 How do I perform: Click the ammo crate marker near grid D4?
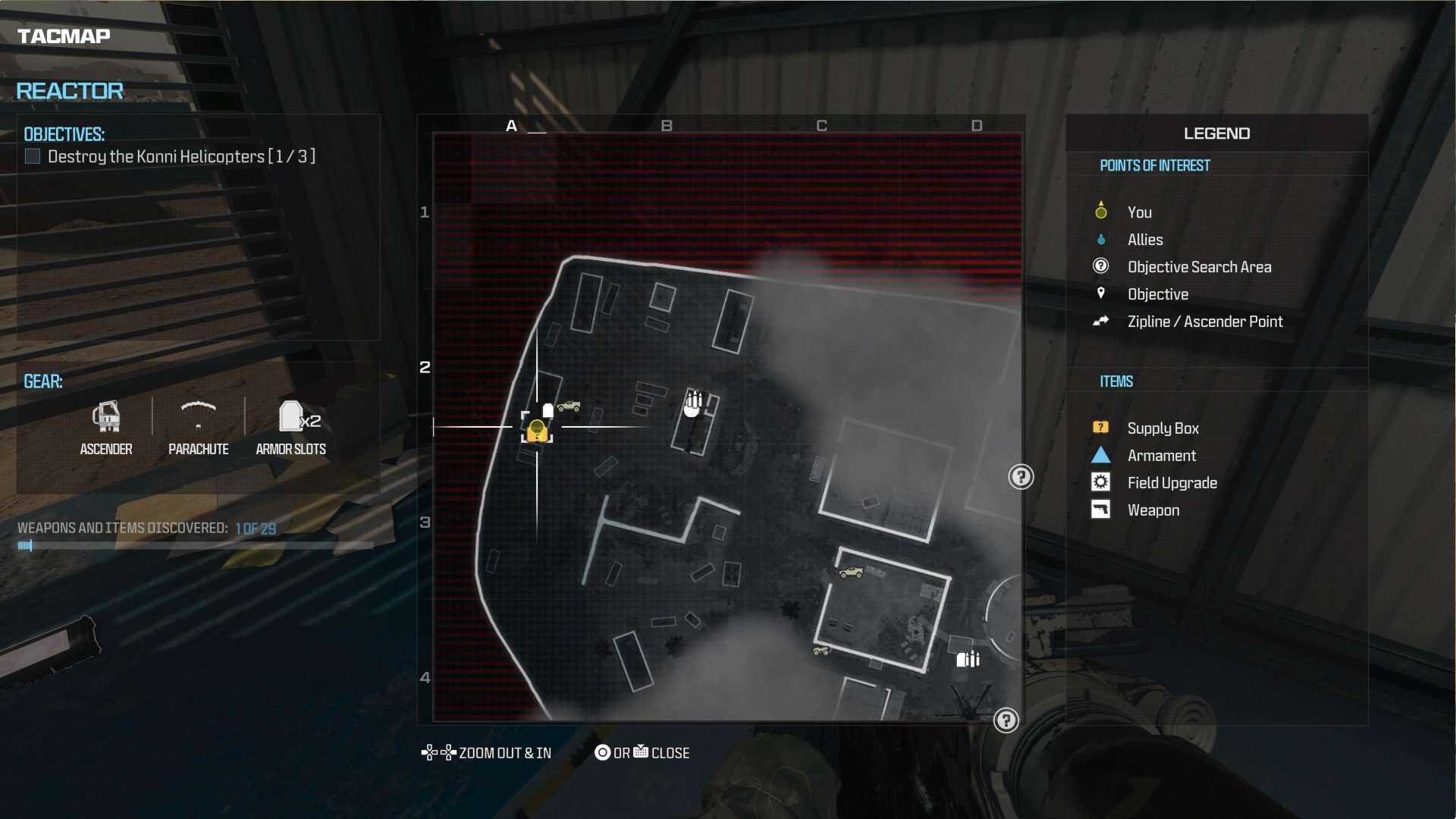point(969,659)
